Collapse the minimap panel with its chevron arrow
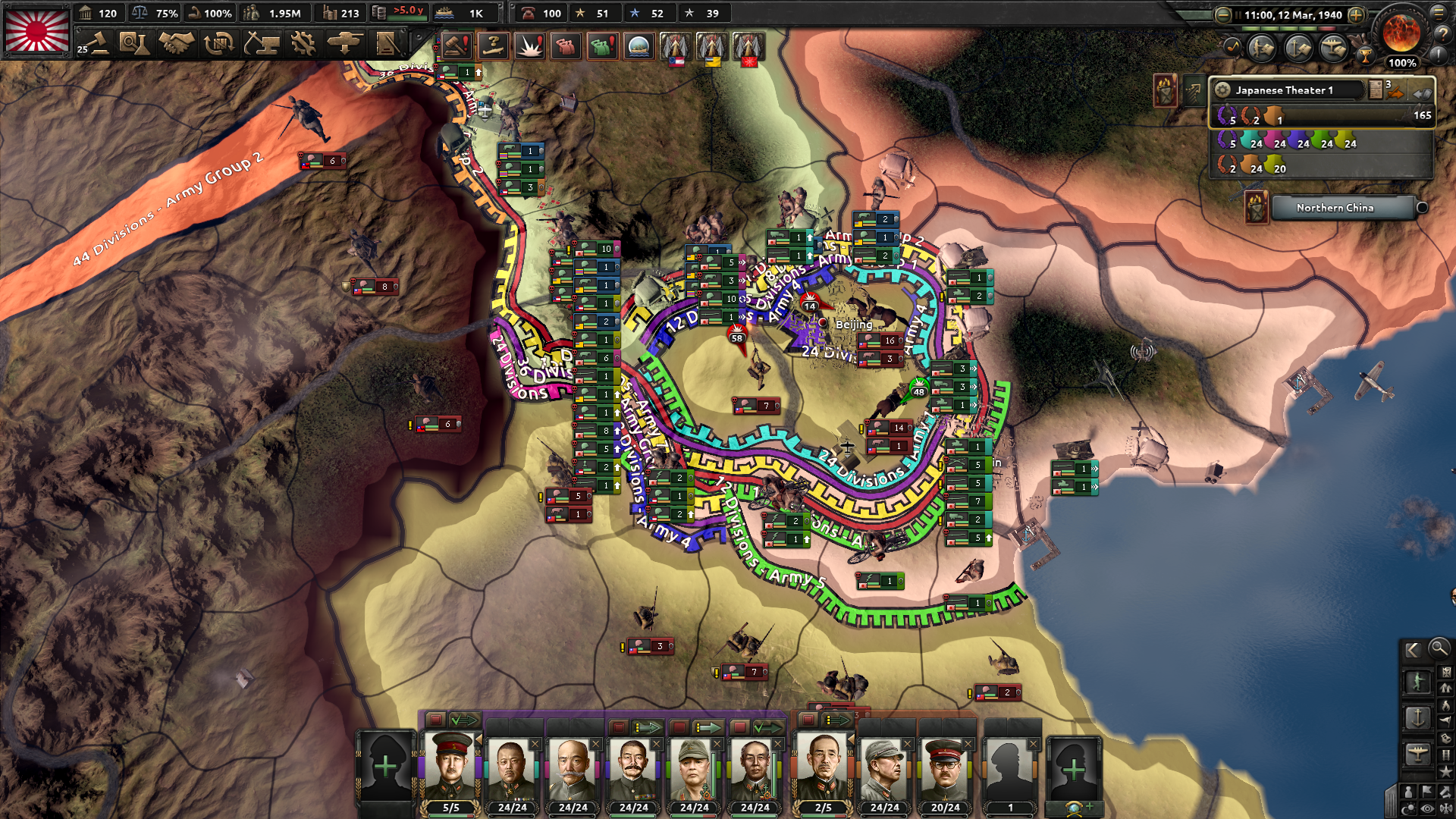The width and height of the screenshot is (1456, 819). click(x=1412, y=650)
